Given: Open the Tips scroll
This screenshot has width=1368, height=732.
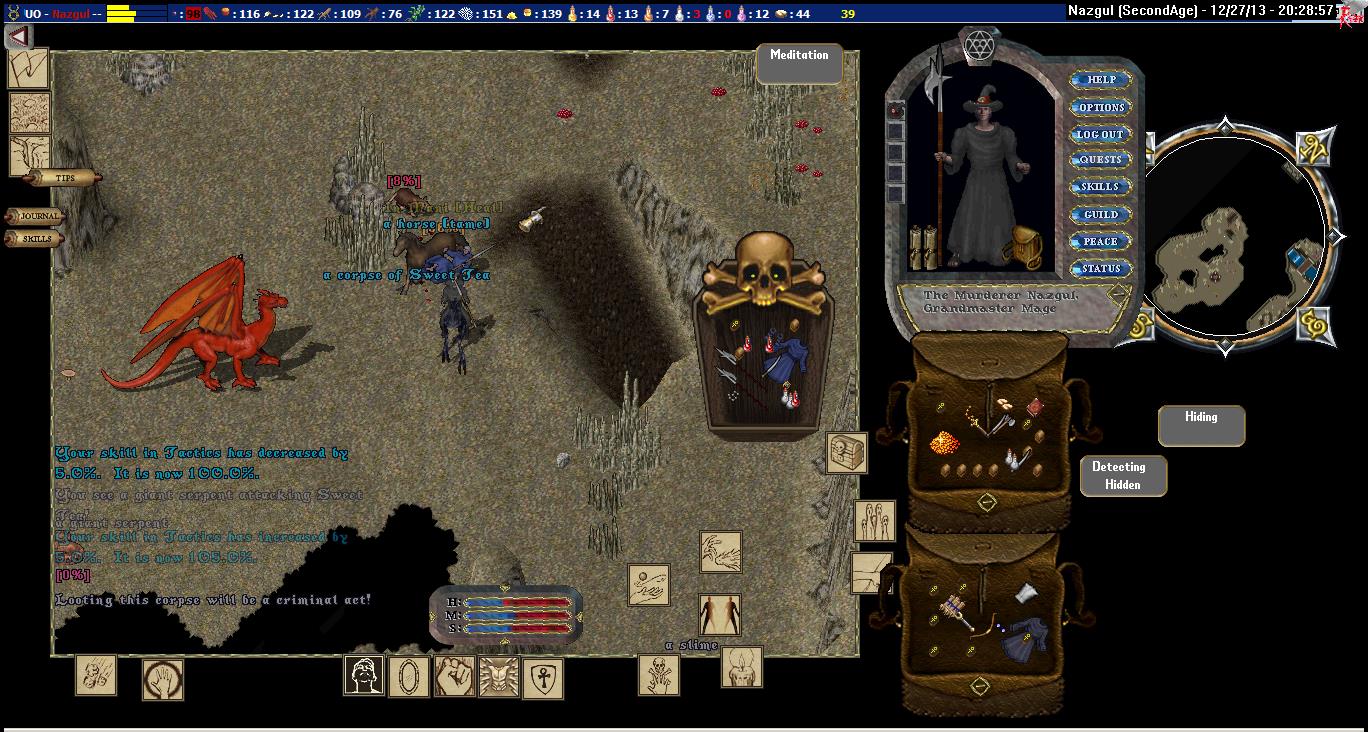Looking at the screenshot, I should (x=65, y=178).
